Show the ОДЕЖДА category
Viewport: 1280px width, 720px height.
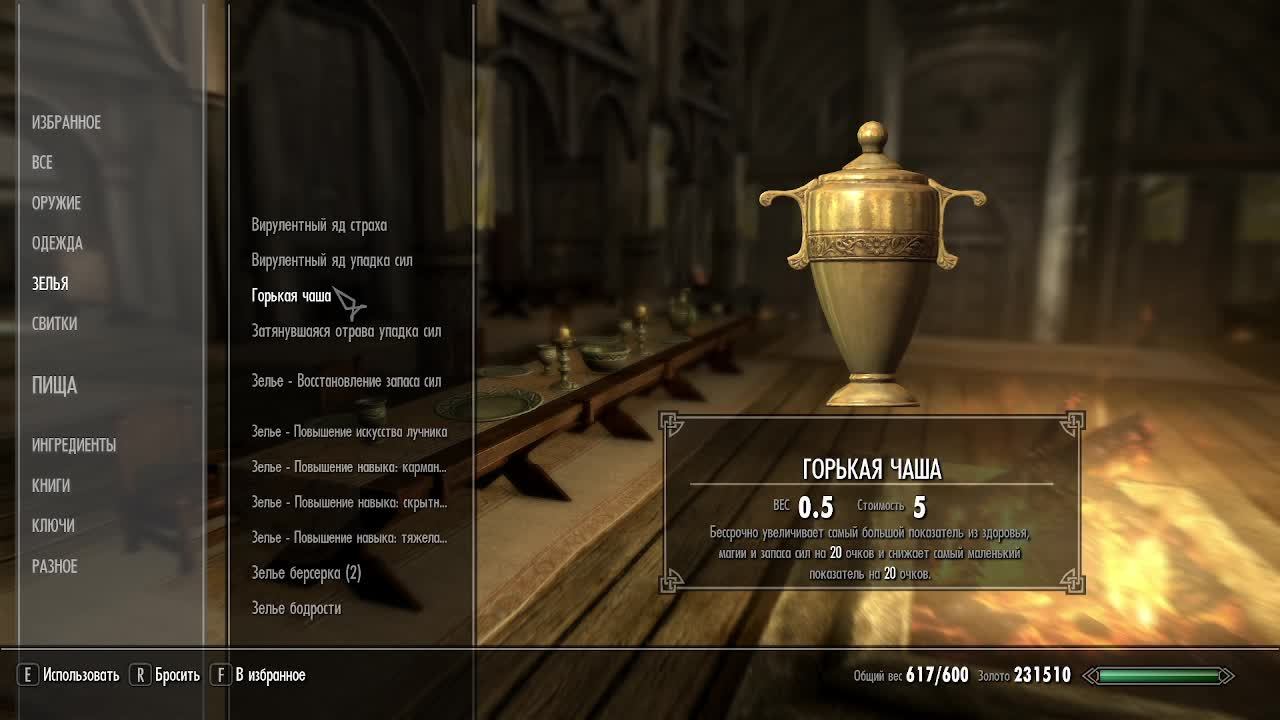(x=57, y=243)
